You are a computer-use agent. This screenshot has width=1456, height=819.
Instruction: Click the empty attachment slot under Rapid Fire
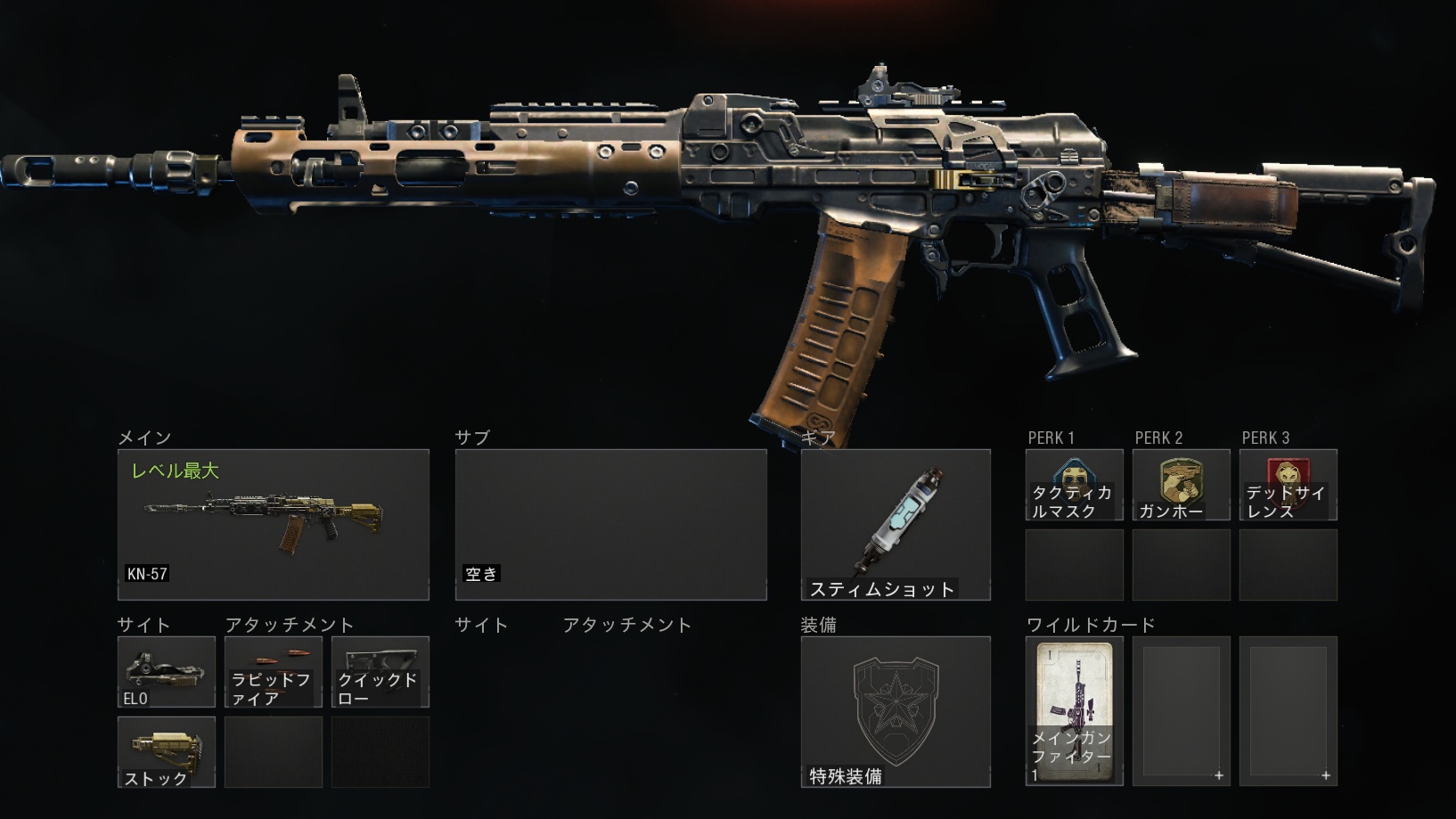pyautogui.click(x=273, y=752)
